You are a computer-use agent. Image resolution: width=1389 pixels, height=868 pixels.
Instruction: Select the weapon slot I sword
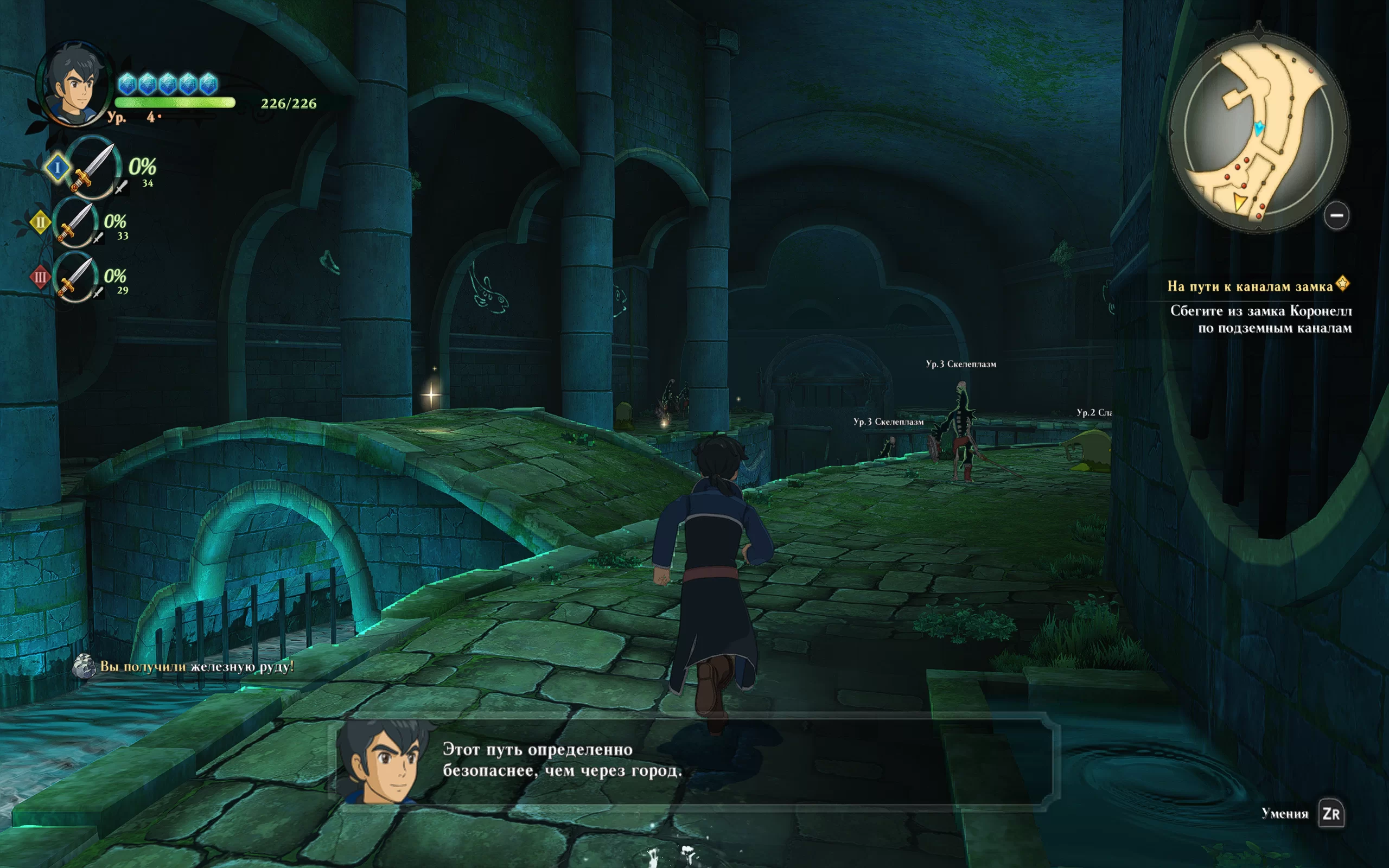pyautogui.click(x=93, y=168)
